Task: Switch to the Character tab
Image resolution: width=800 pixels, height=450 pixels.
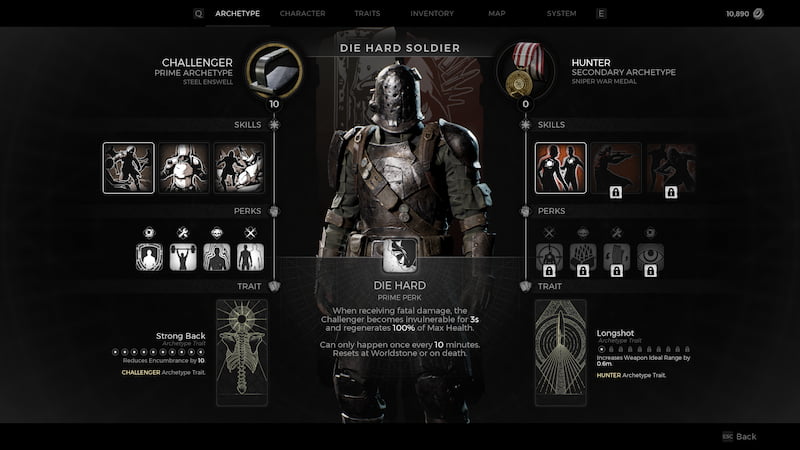Action: (x=302, y=13)
